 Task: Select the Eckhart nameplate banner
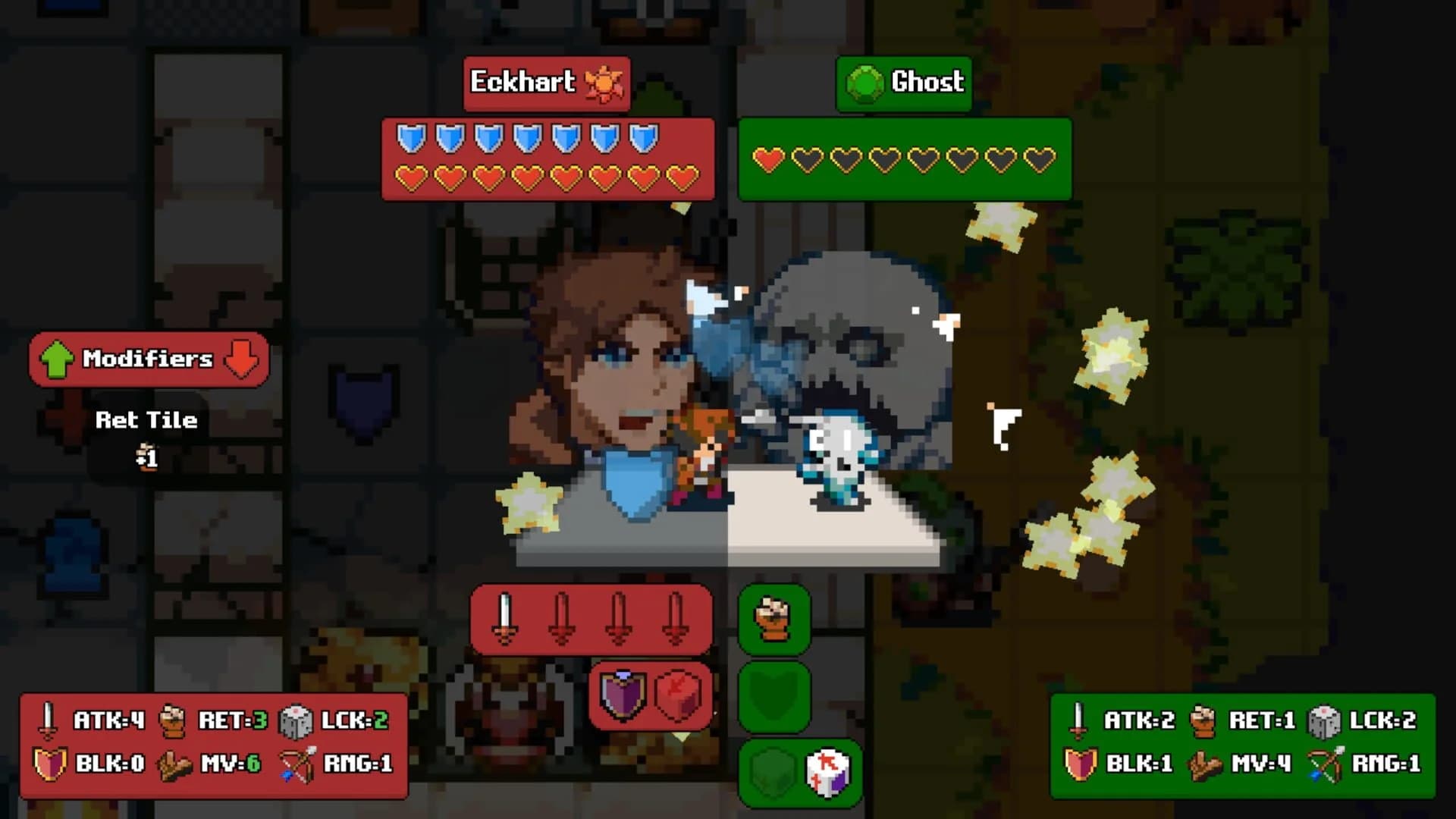(546, 83)
